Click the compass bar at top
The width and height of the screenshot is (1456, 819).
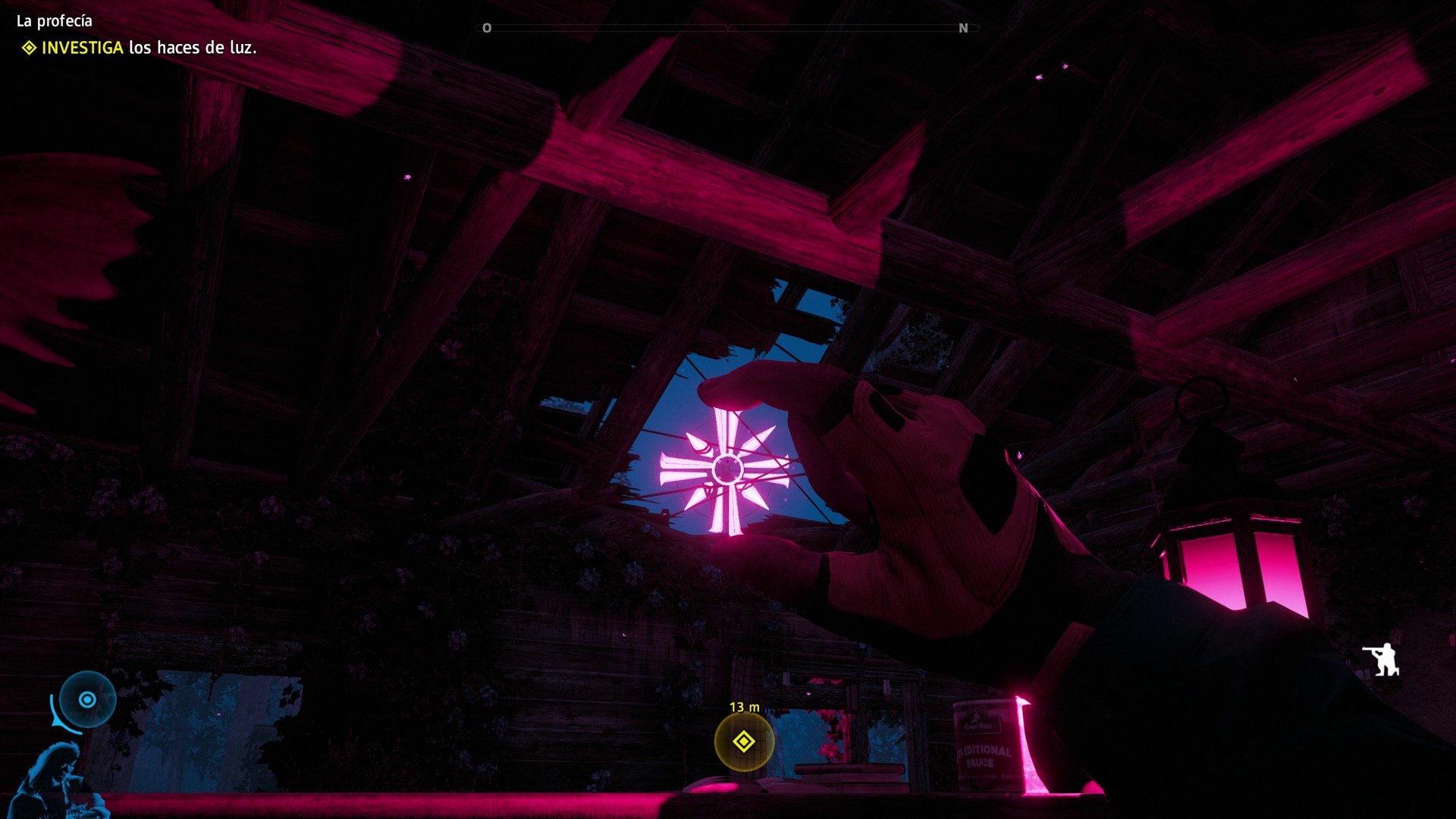[727, 28]
